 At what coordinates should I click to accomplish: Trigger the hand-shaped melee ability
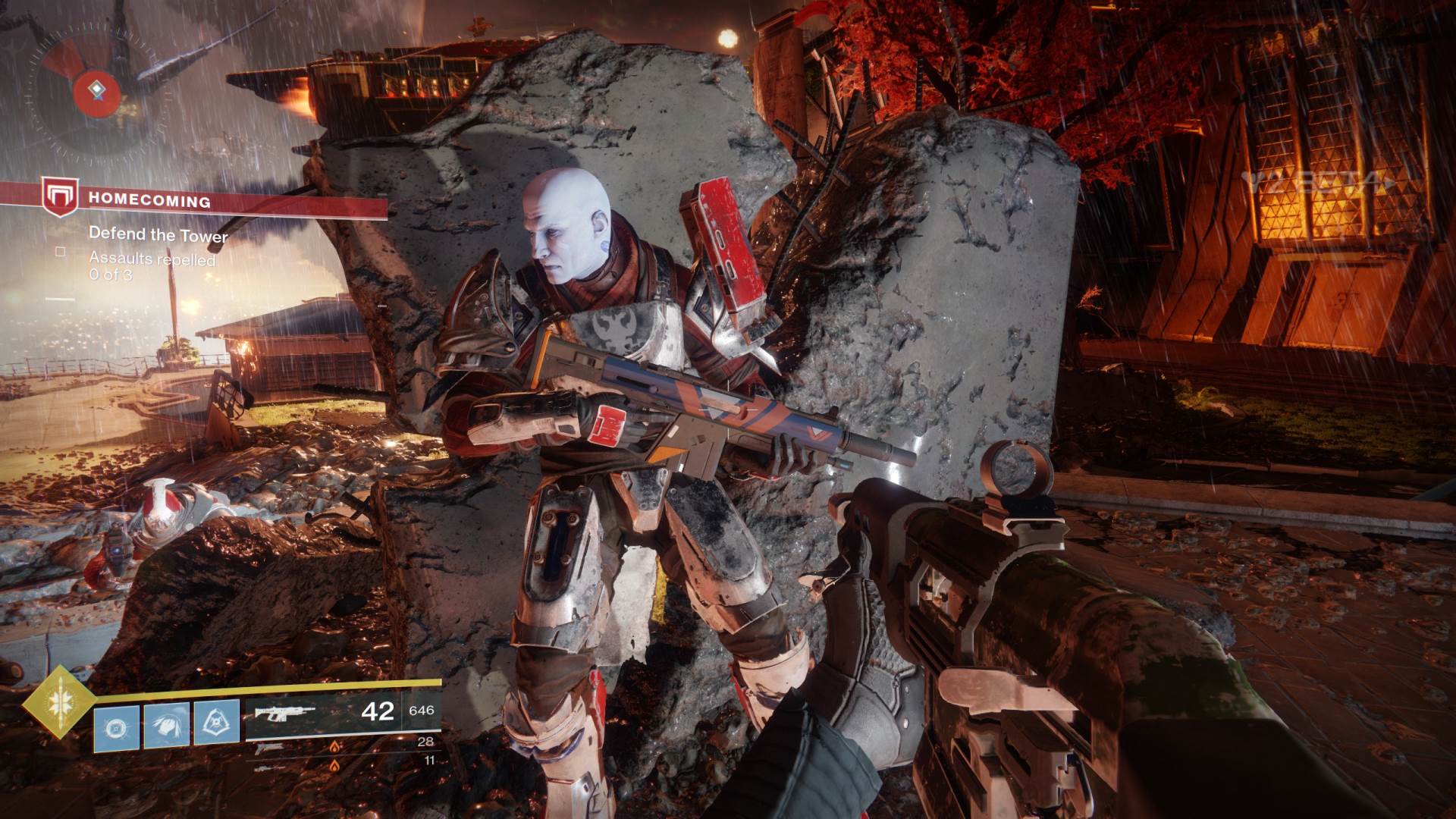[166, 726]
